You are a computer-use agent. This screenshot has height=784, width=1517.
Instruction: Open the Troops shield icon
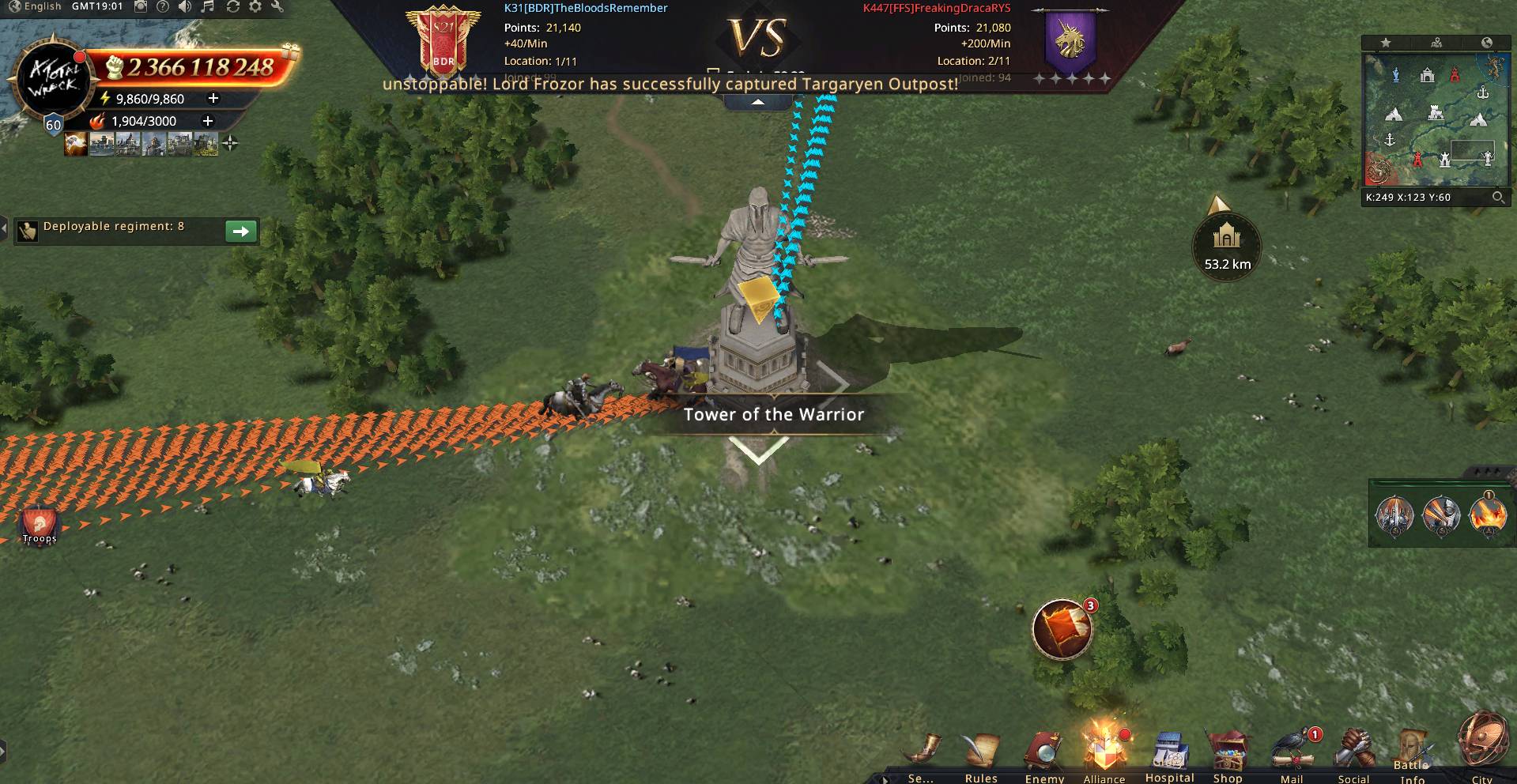coord(40,525)
